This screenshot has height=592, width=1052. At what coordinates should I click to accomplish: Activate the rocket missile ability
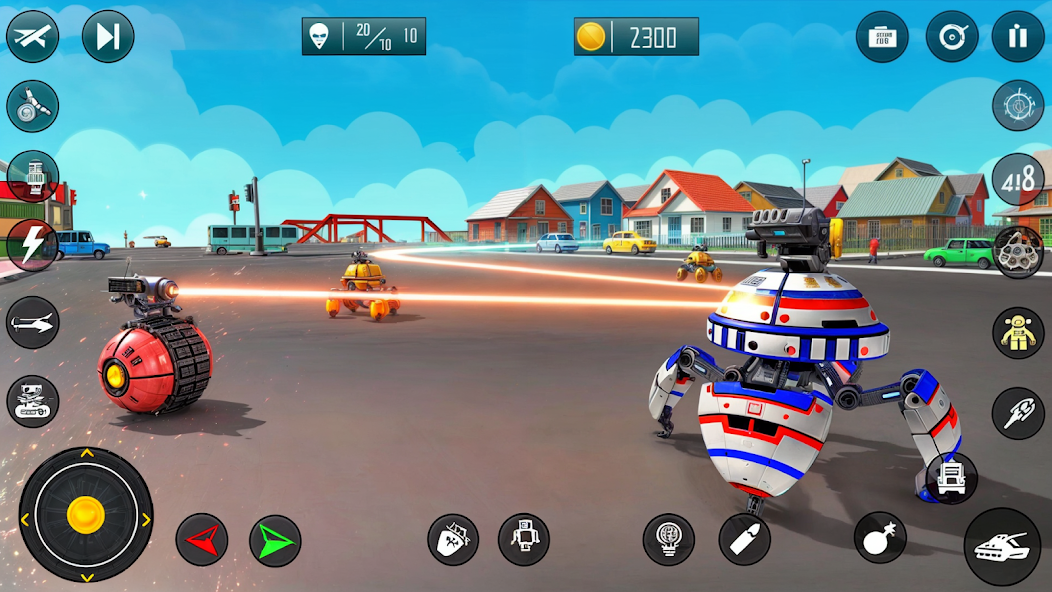click(1018, 413)
